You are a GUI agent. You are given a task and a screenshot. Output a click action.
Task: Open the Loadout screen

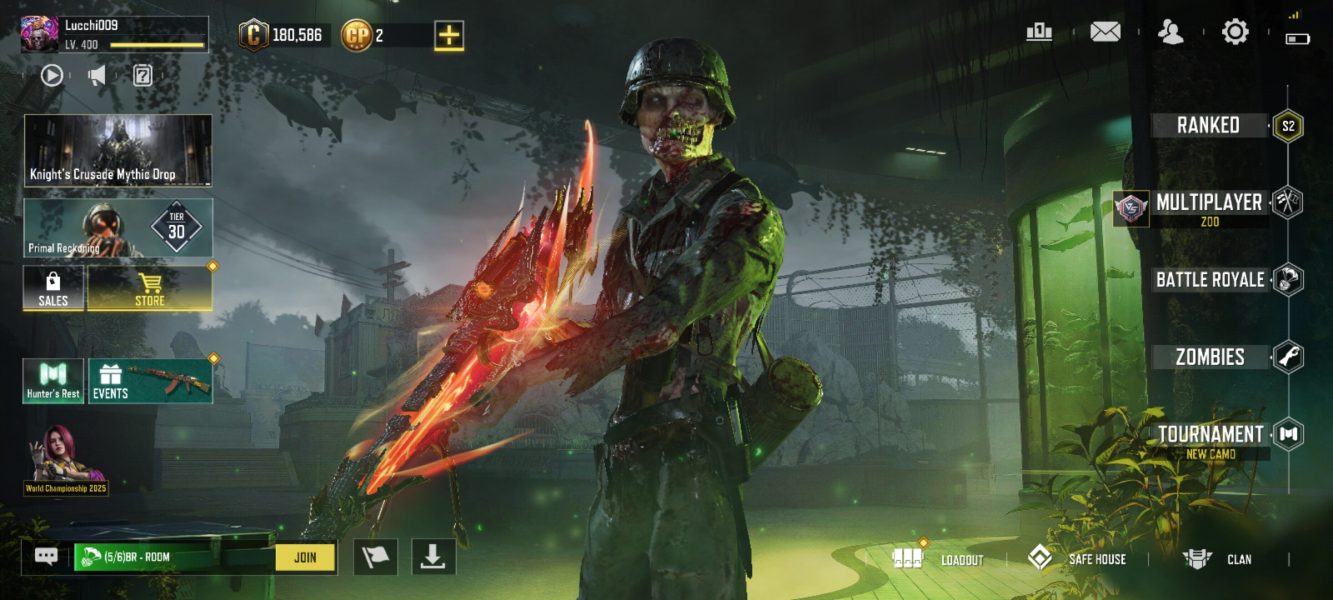940,559
